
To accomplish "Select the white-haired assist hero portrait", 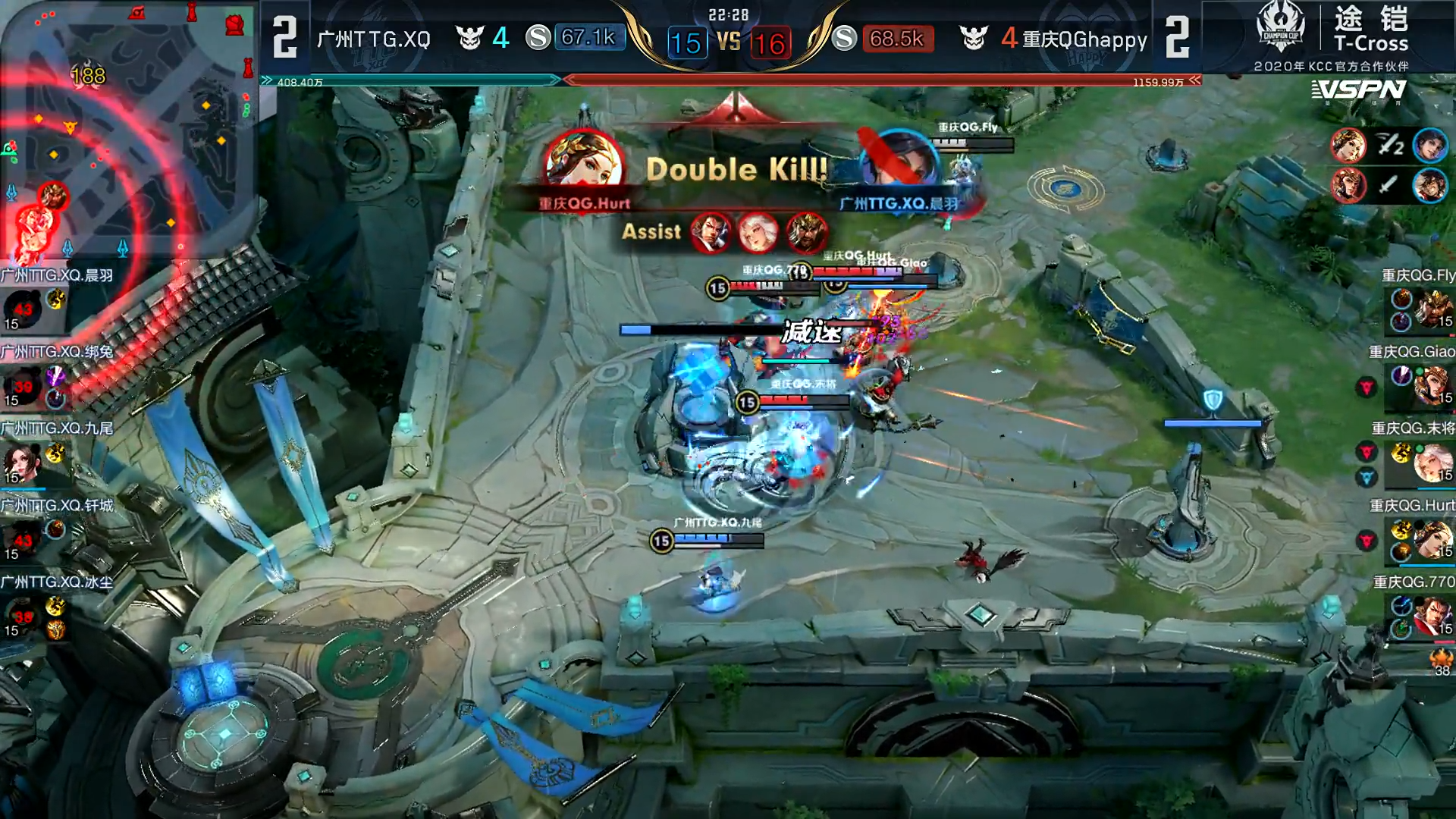I will click(758, 232).
